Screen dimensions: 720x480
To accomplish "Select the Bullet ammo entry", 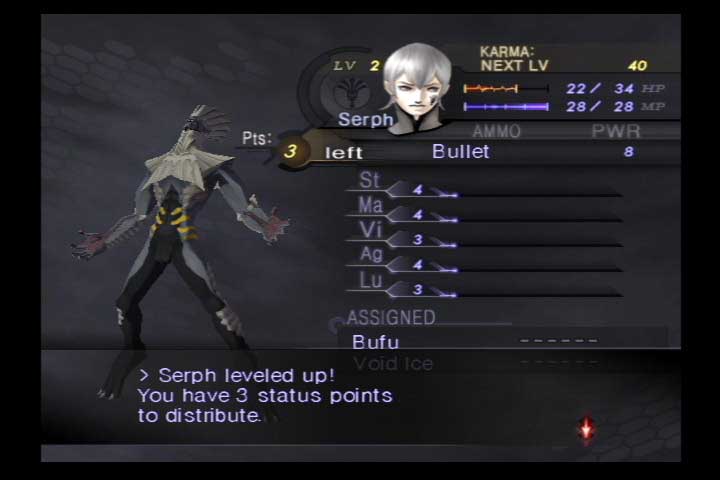I will click(461, 152).
